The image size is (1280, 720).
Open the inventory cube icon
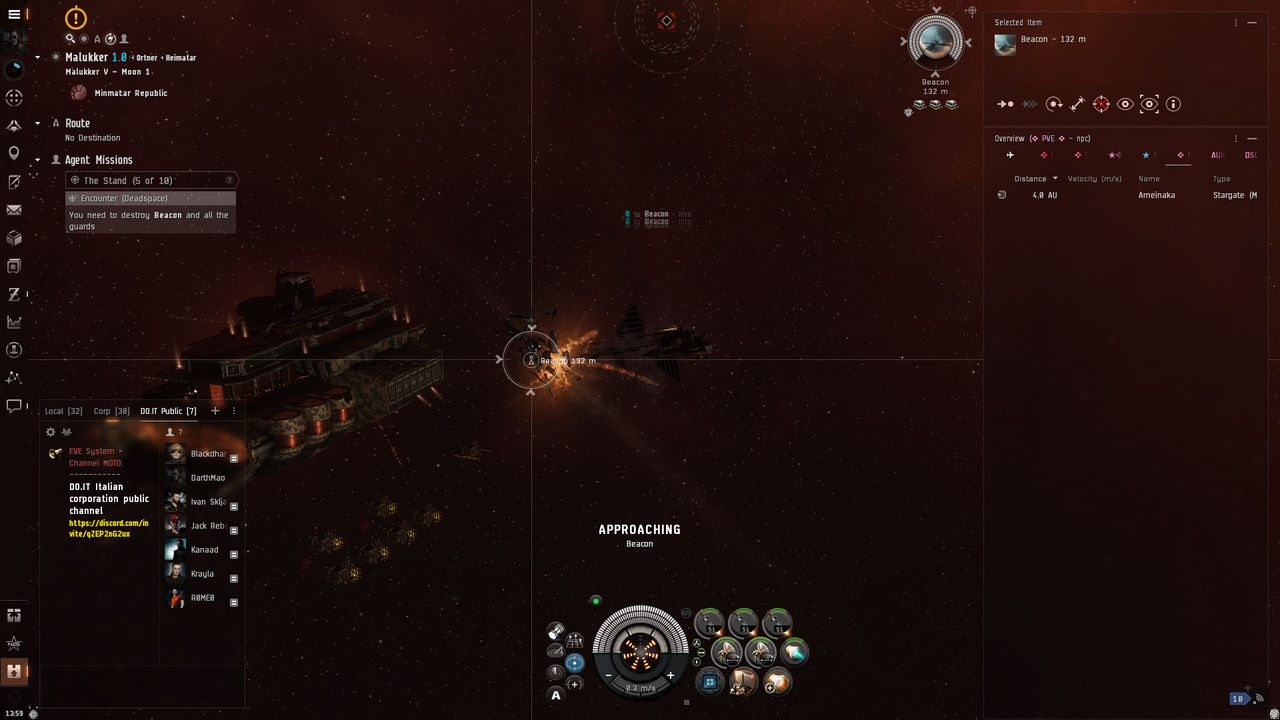coord(14,238)
